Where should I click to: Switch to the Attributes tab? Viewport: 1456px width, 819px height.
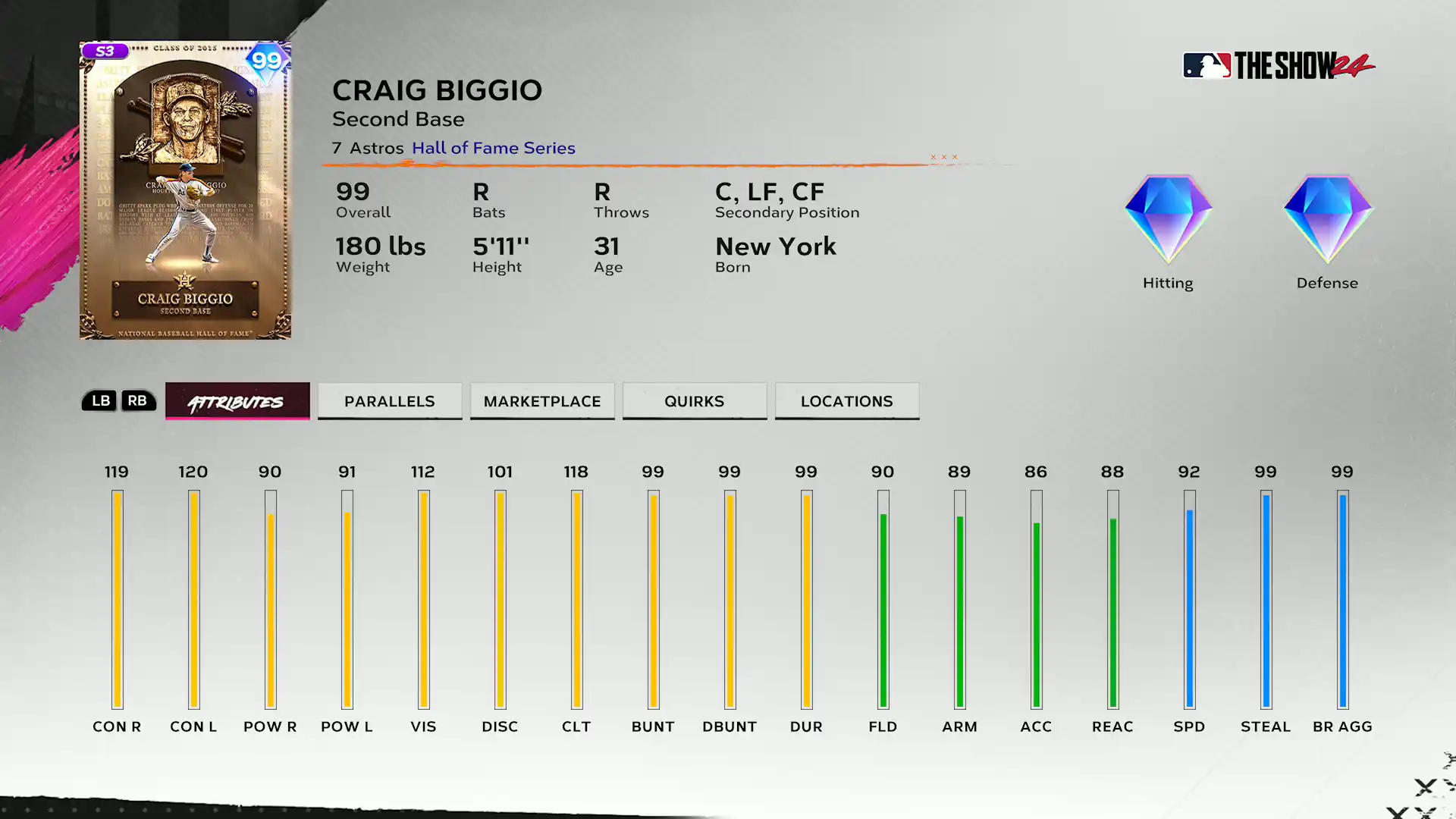pos(237,401)
